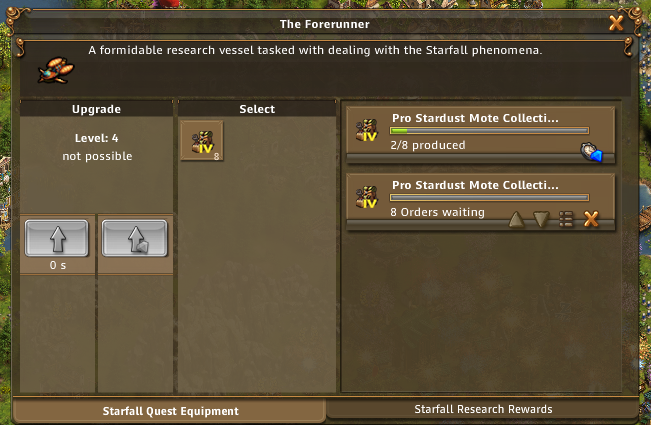This screenshot has width=651, height=425.
Task: Click the upgrade arrow button showing 0 s
Action: point(57,239)
